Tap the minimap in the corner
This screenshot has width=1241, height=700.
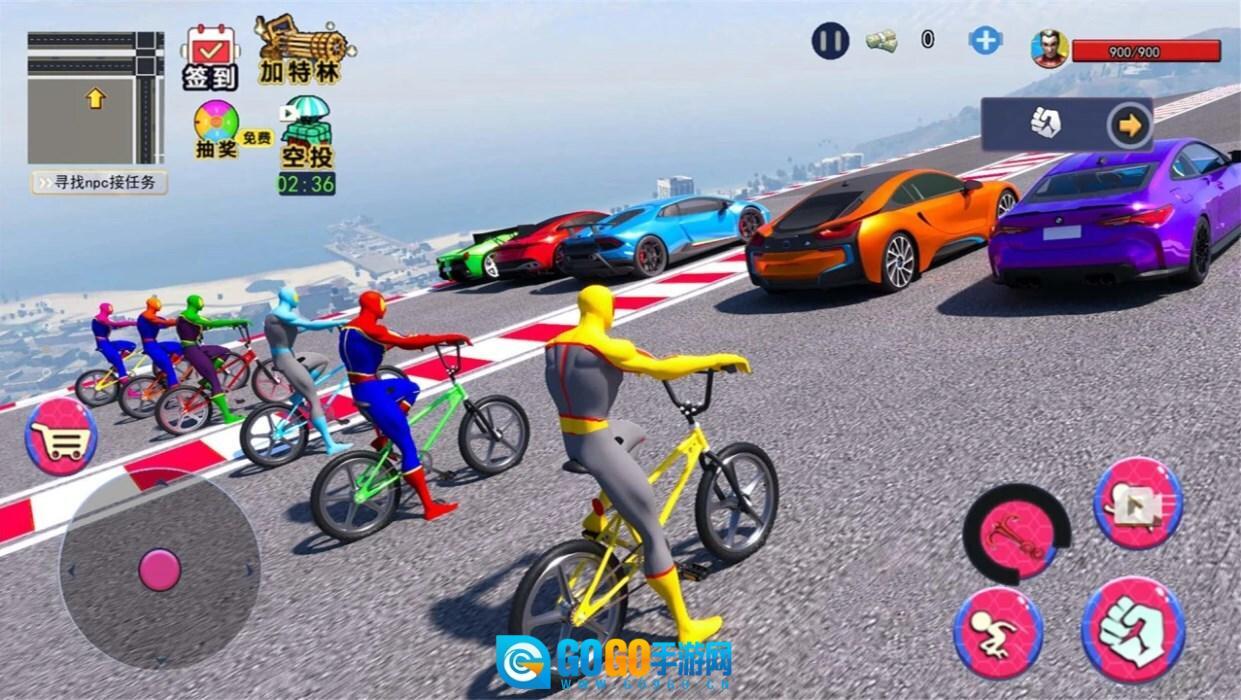click(x=96, y=98)
